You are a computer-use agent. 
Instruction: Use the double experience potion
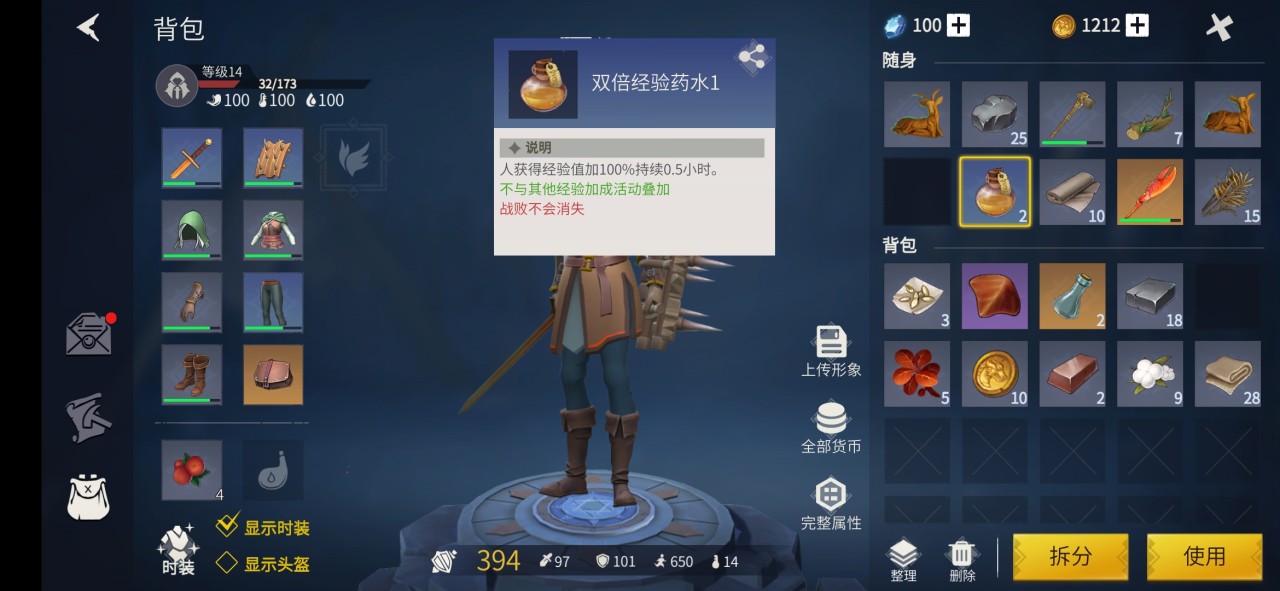click(x=1204, y=556)
